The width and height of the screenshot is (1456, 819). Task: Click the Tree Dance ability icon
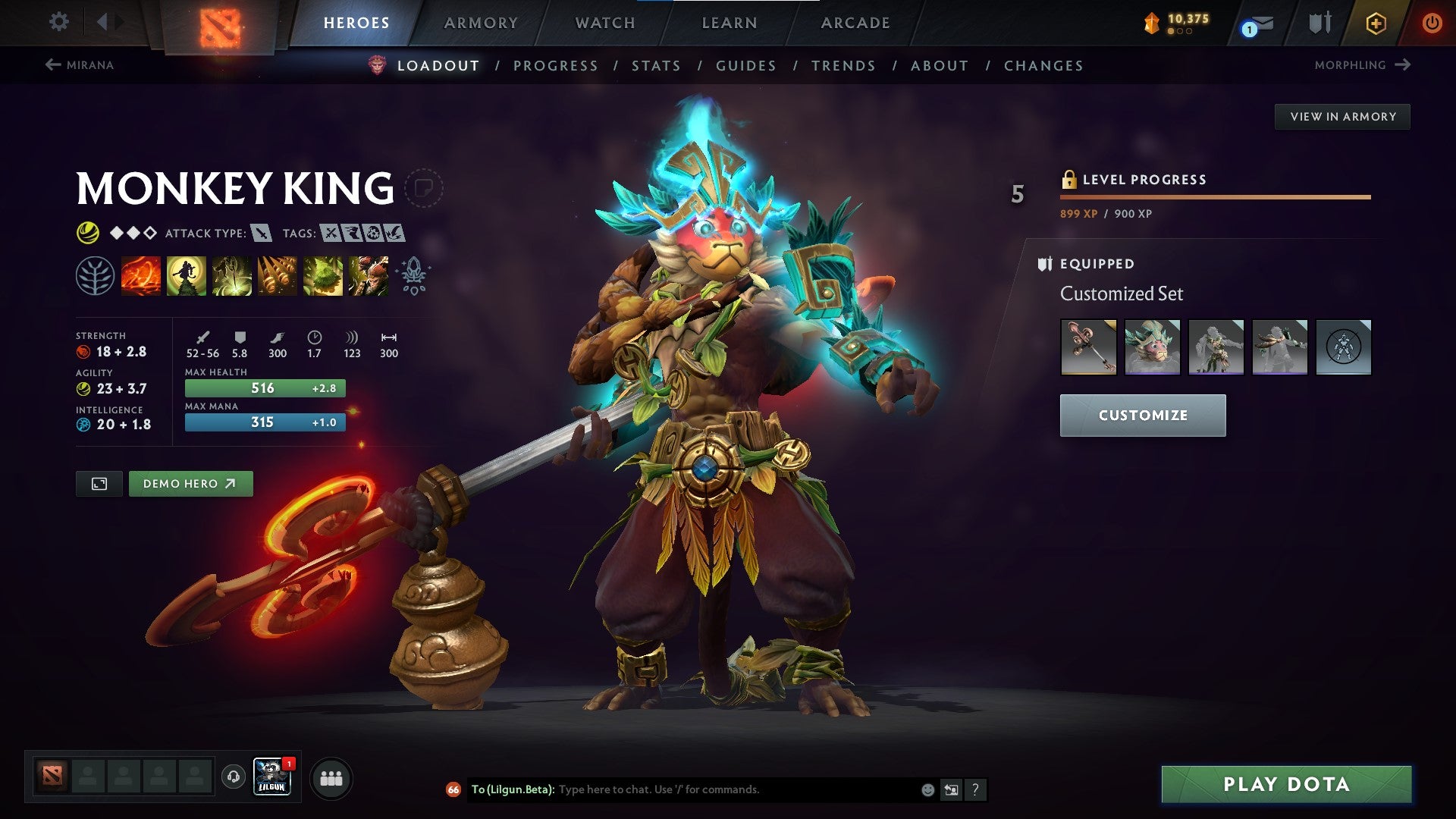(187, 275)
